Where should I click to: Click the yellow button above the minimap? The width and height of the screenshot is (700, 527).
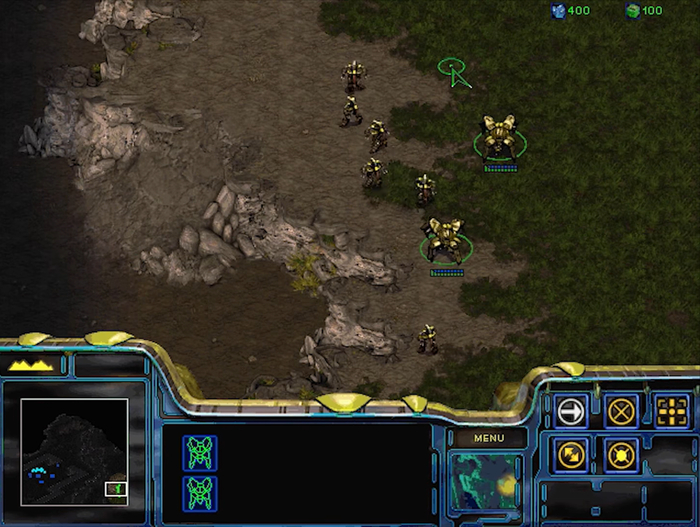(x=31, y=366)
